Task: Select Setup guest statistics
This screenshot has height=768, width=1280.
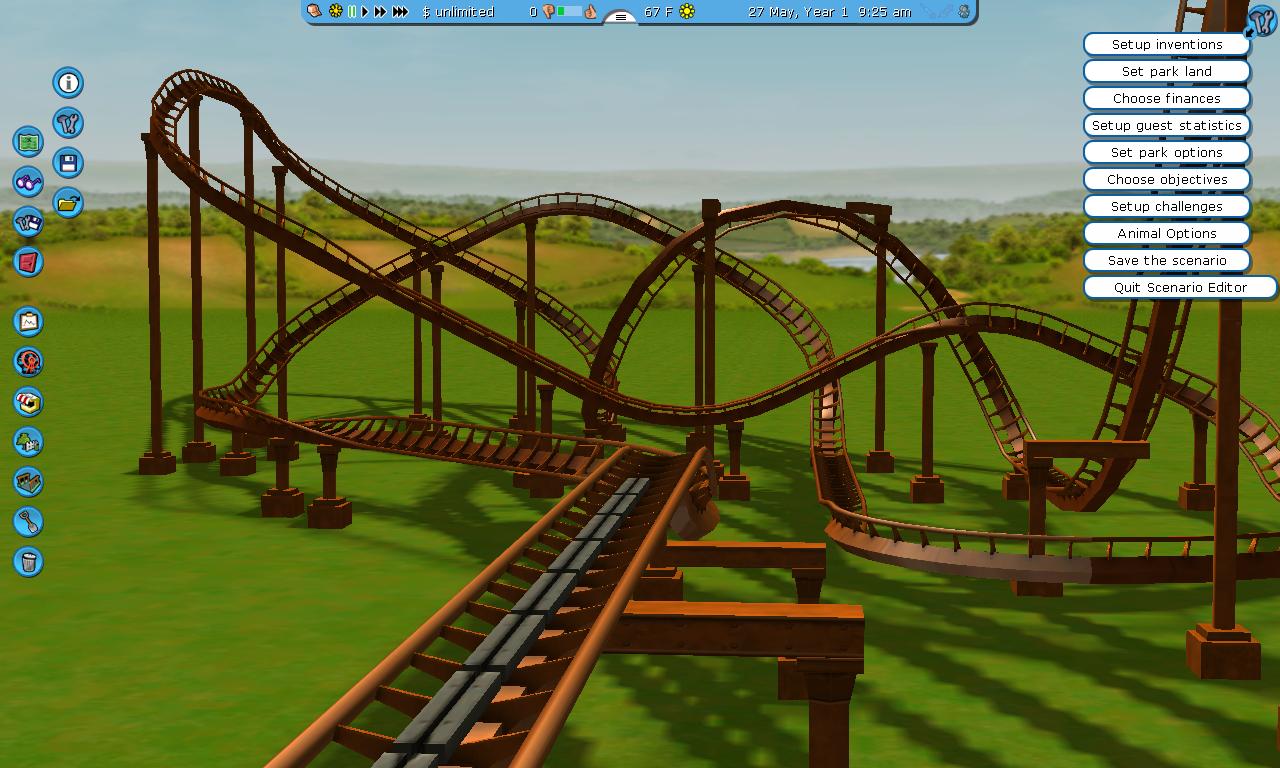Action: (x=1166, y=125)
